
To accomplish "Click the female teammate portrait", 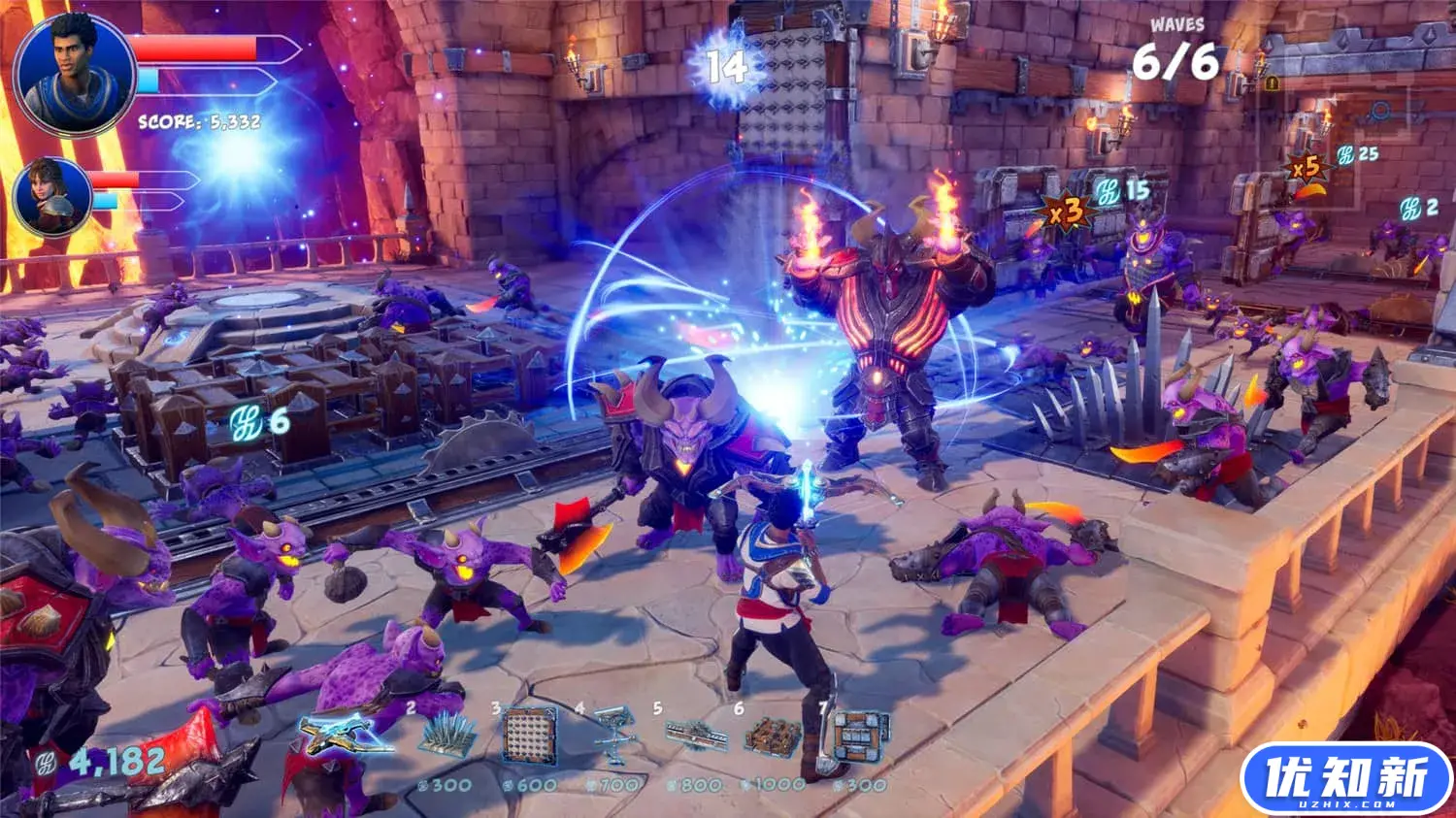I will click(52, 197).
